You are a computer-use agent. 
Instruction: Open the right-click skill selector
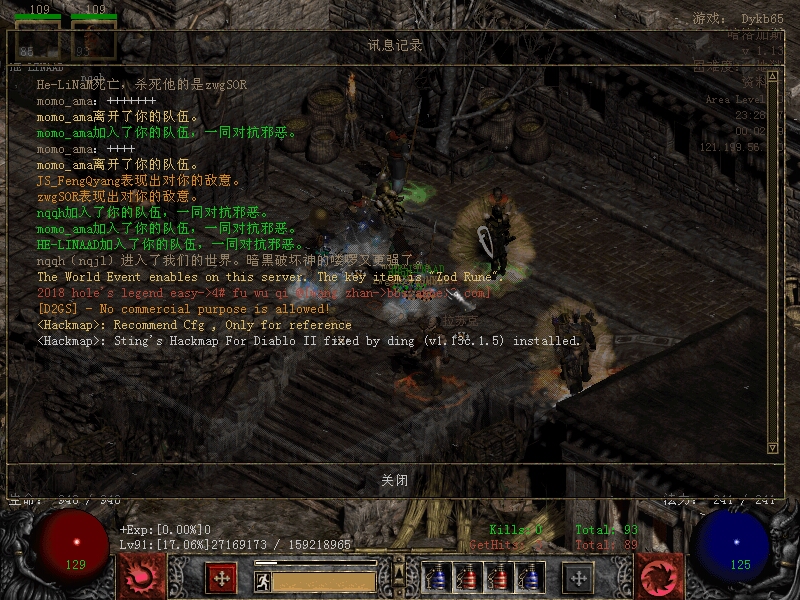click(x=660, y=577)
